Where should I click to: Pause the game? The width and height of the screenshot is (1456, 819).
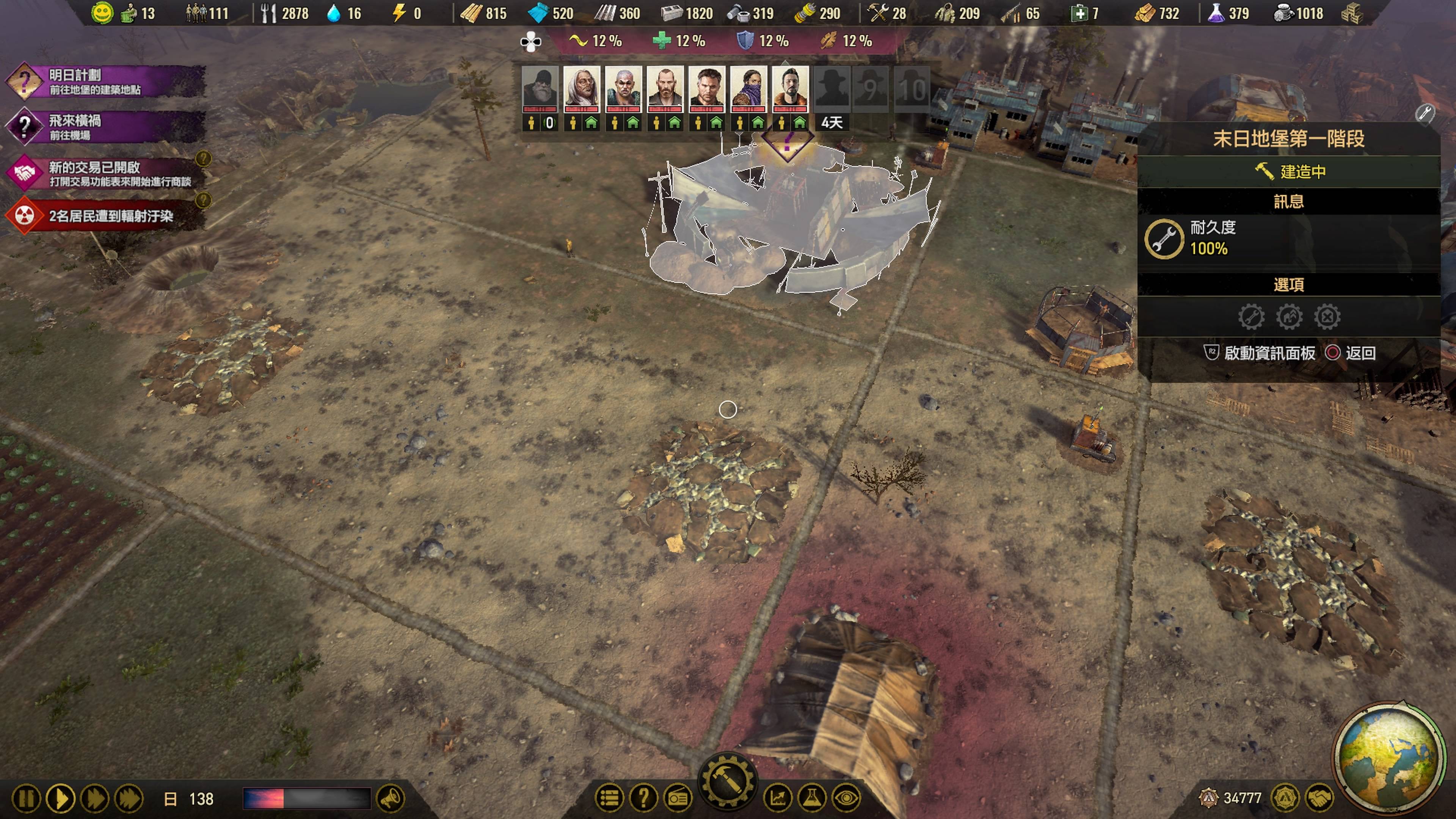pyautogui.click(x=26, y=799)
